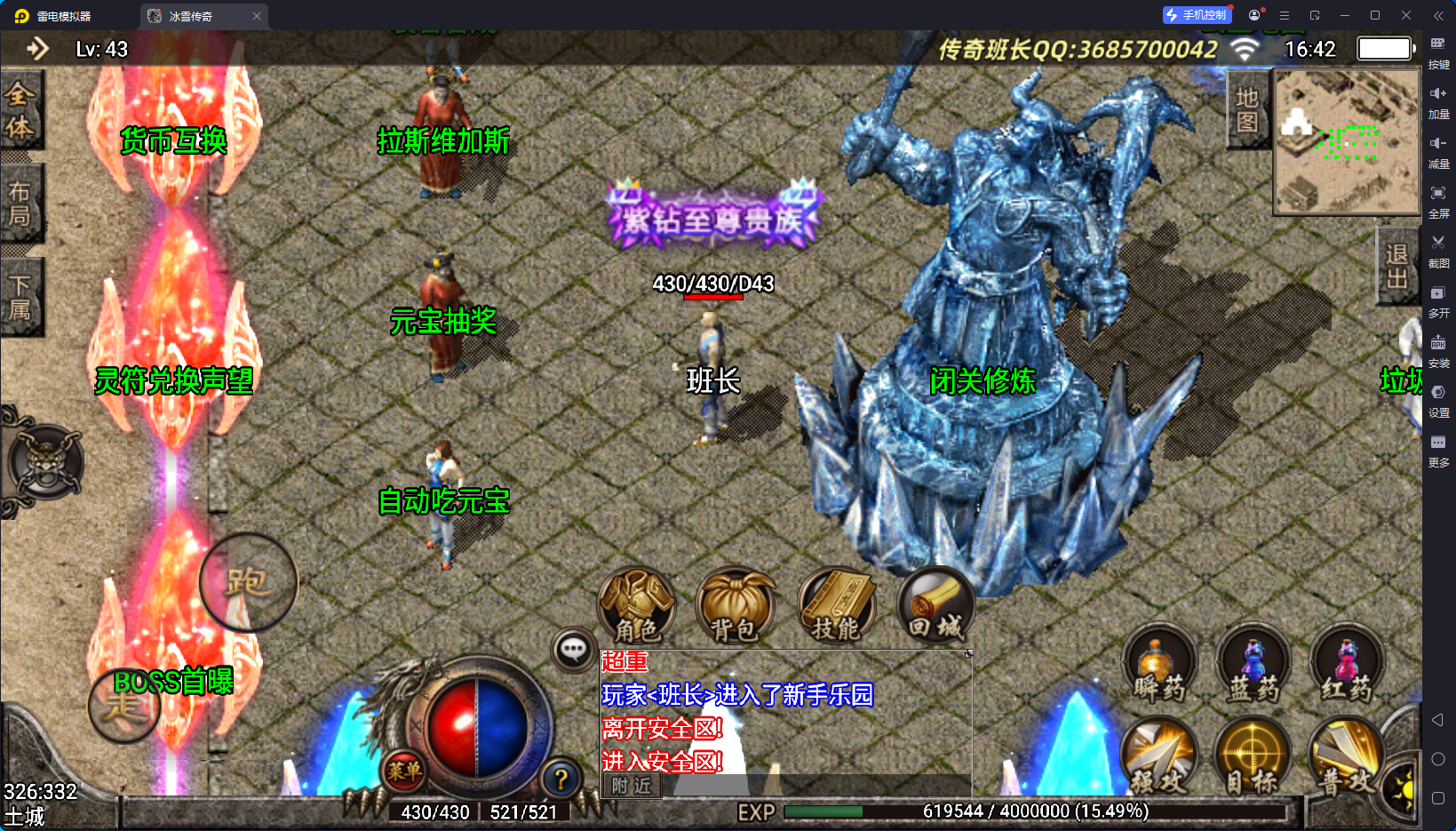
Task: Use the 回城 return scroll
Action: pyautogui.click(x=935, y=605)
